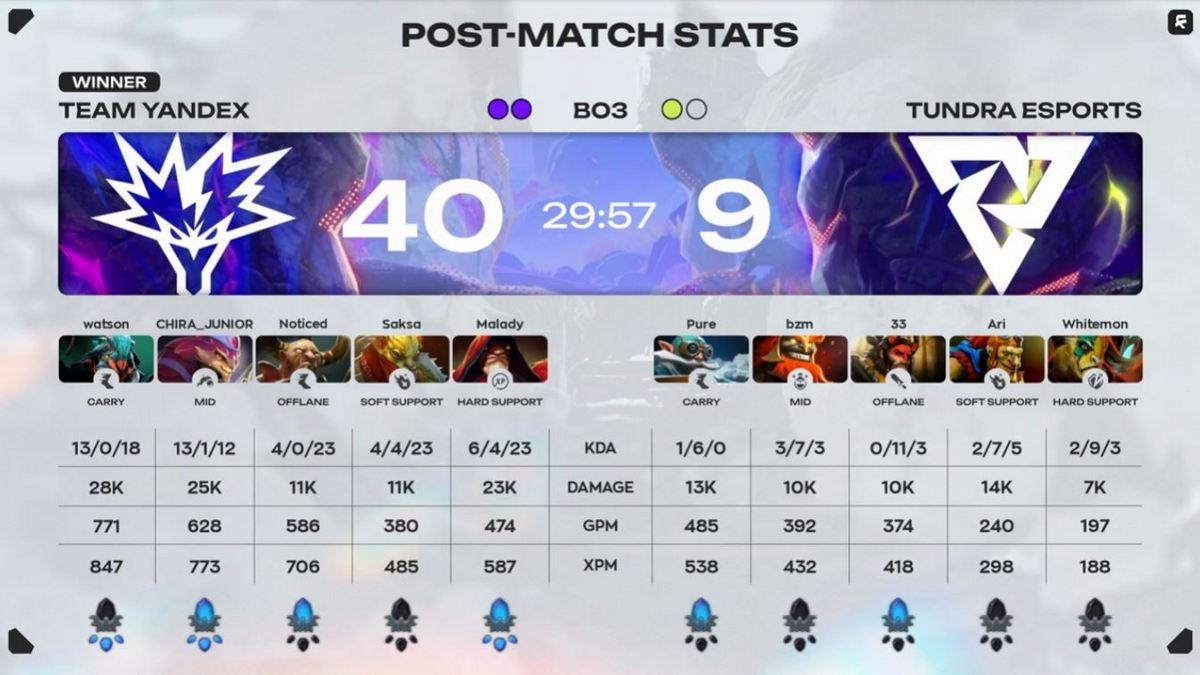1200x675 pixels.
Task: Select watson's carry hero portrait
Action: [x=106, y=358]
